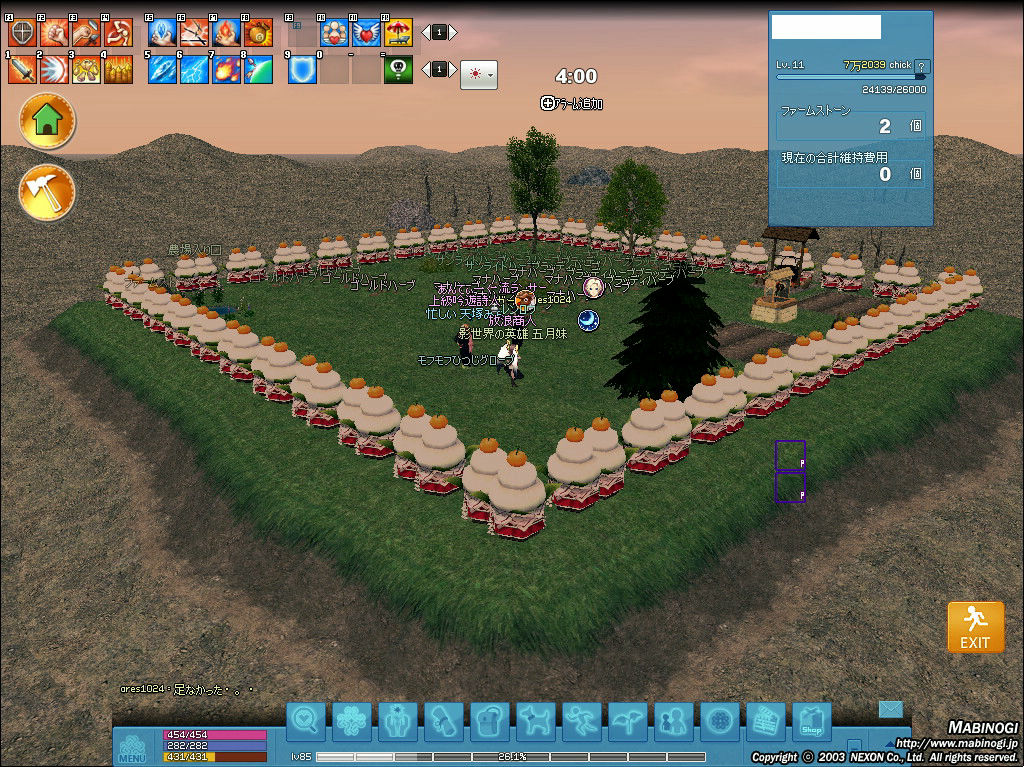Open the Shop bag in bottom menu
Image resolution: width=1024 pixels, height=767 pixels.
coord(811,720)
